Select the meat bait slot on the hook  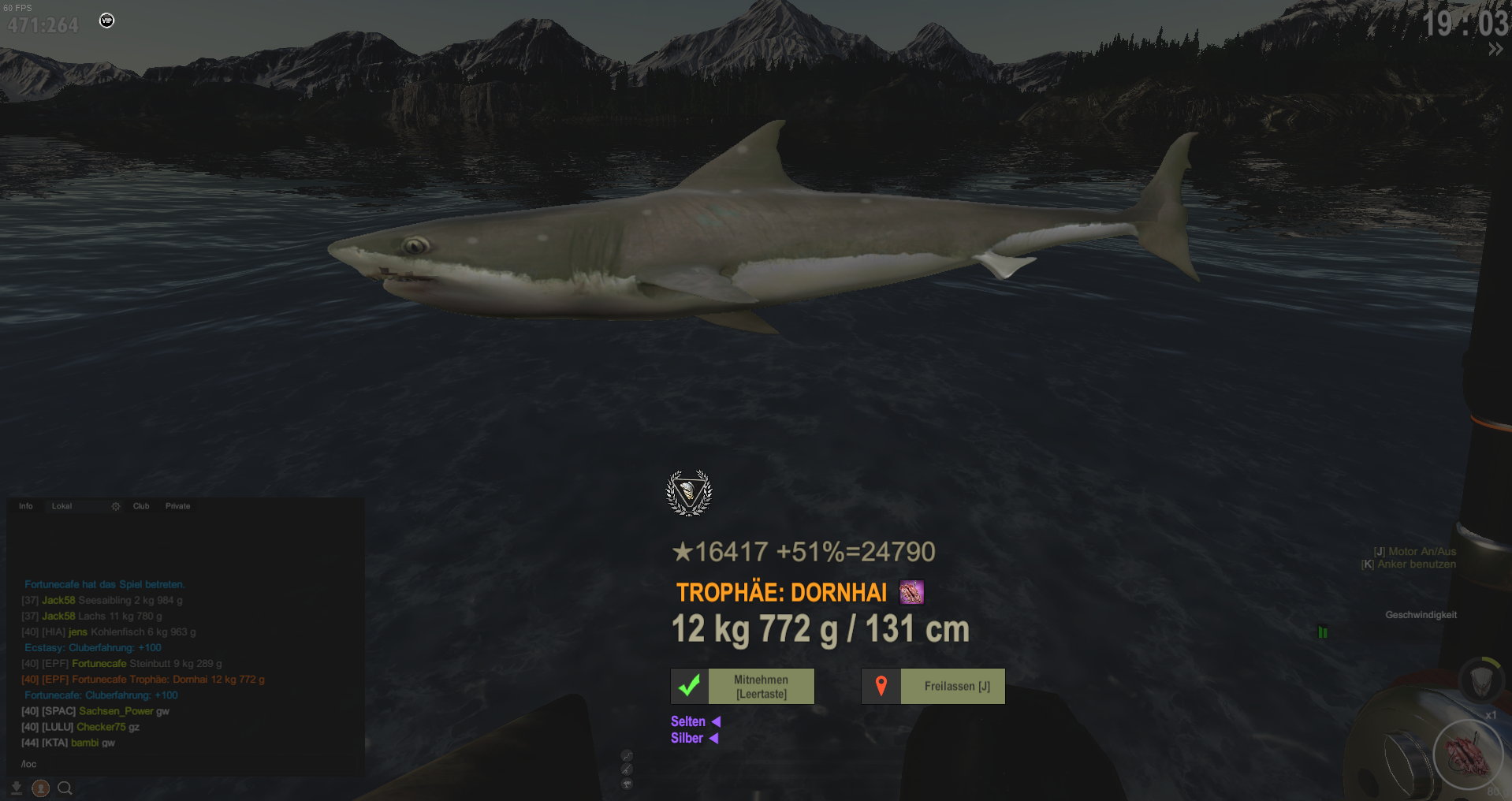[1467, 754]
